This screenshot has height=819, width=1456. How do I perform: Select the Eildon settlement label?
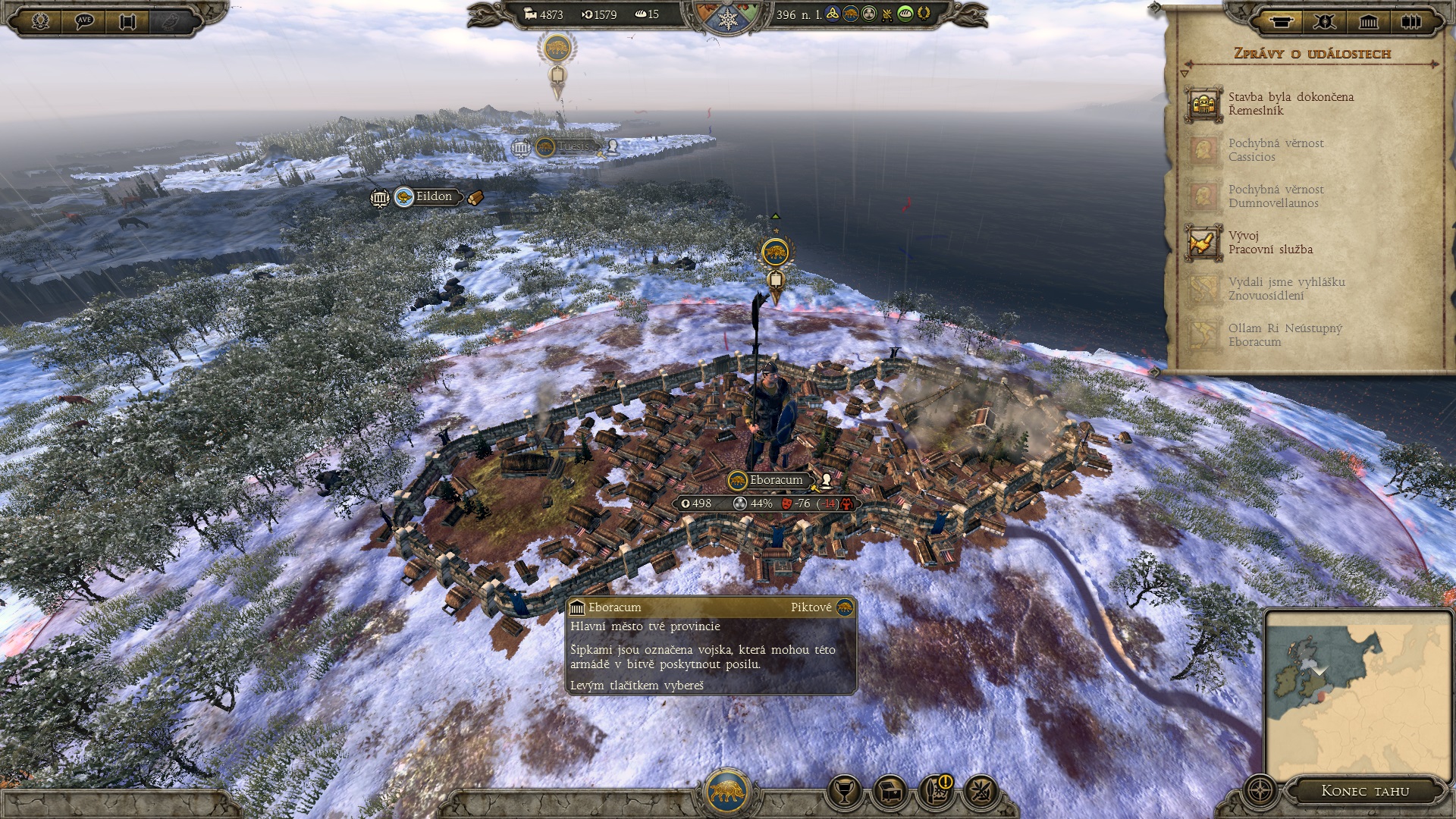point(433,197)
